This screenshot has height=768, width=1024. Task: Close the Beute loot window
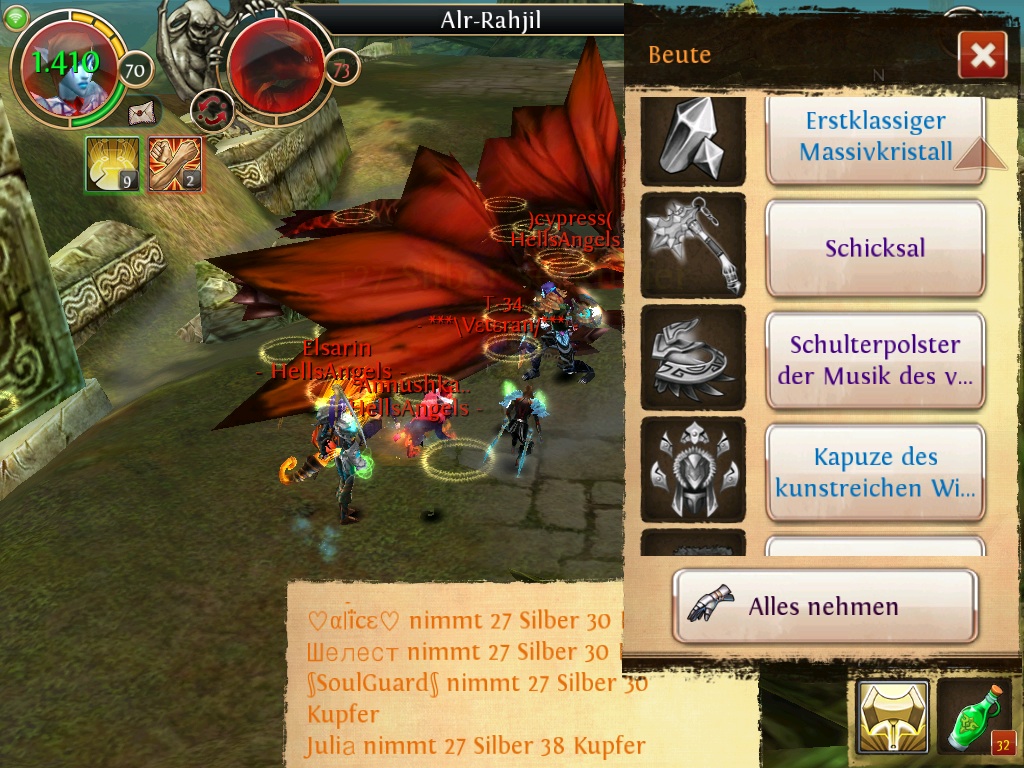pos(982,55)
